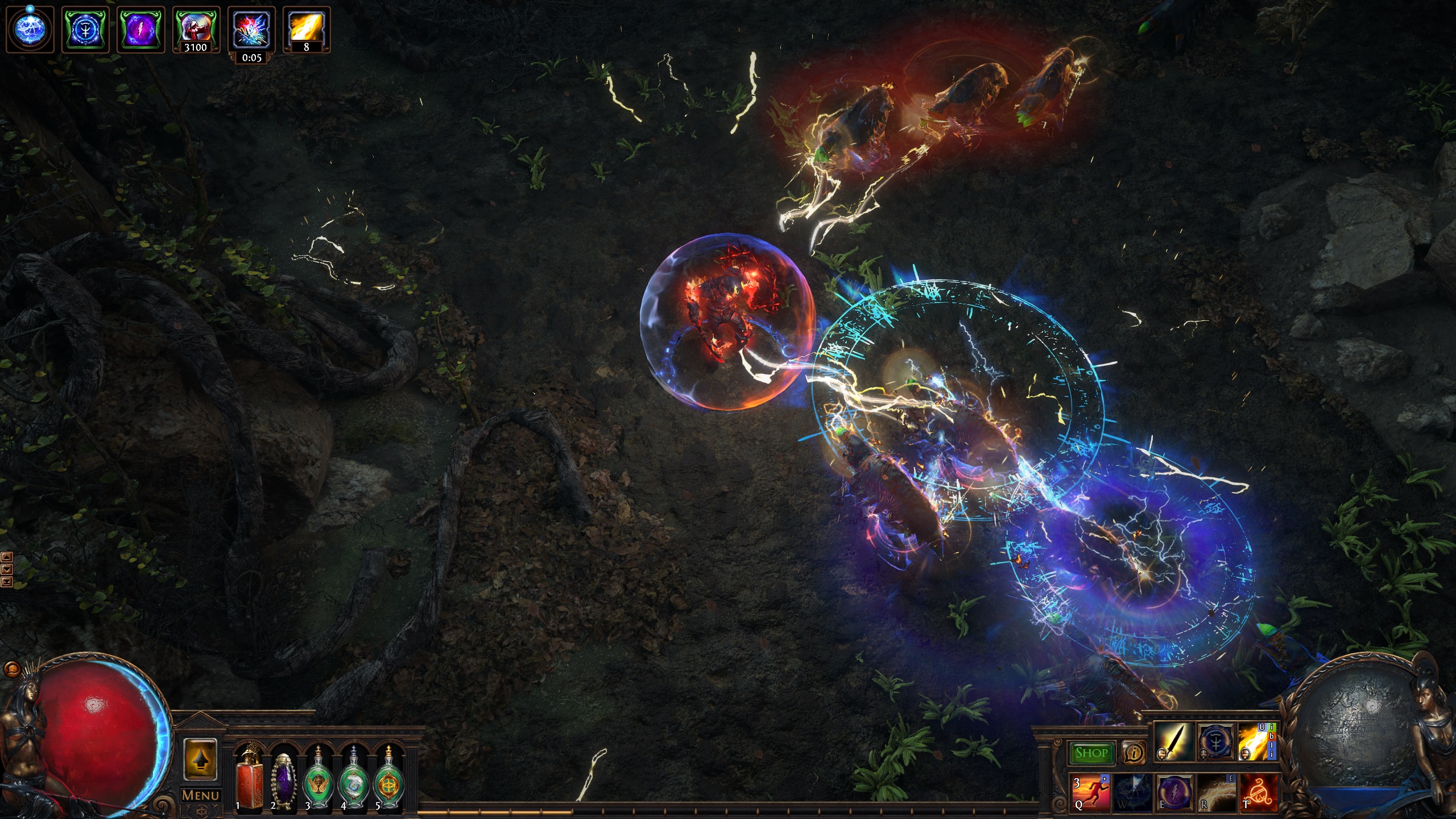Open the in-game Shop
This screenshot has height=819, width=1456.
pos(1091,752)
